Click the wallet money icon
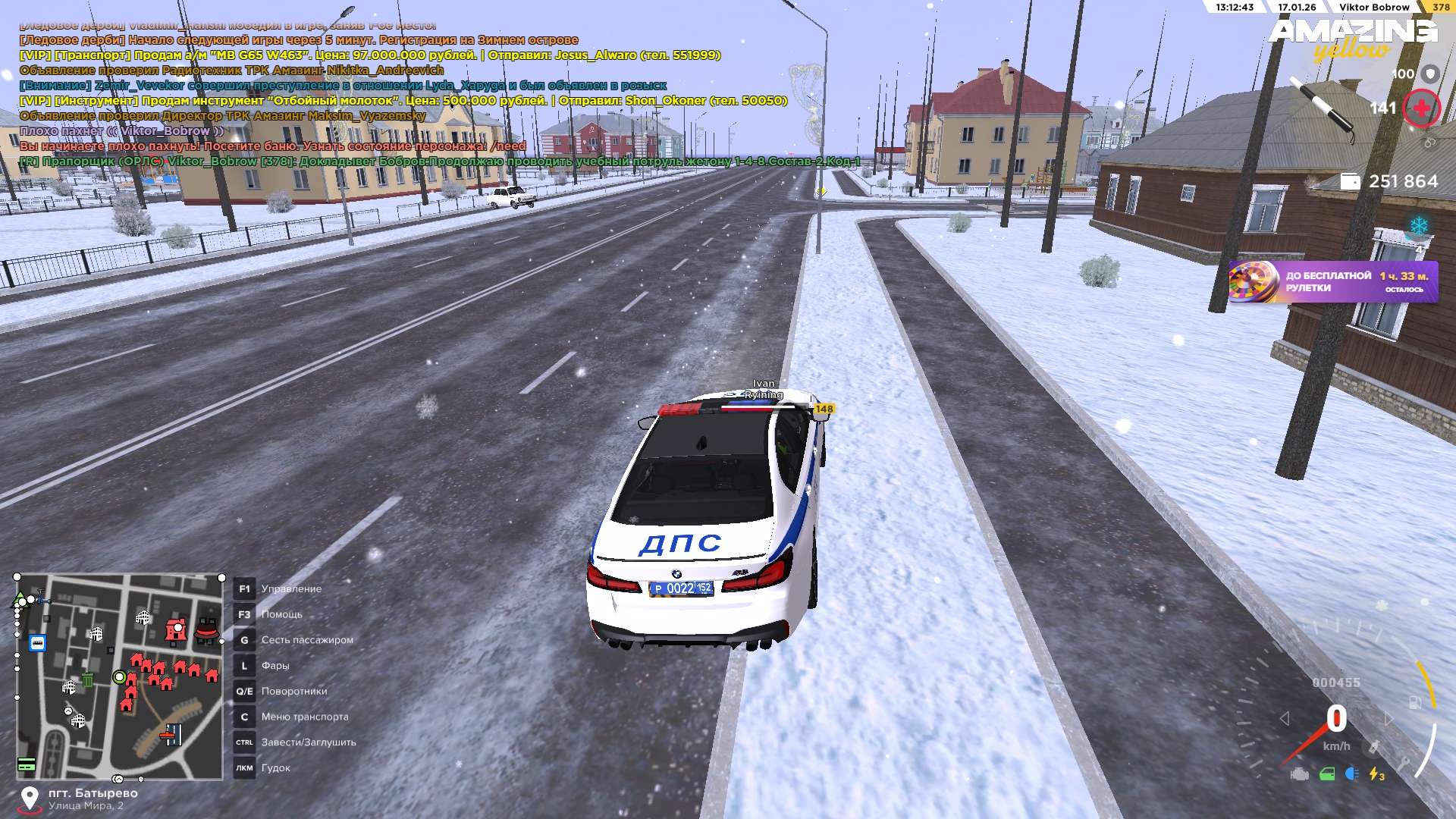 pyautogui.click(x=1350, y=181)
